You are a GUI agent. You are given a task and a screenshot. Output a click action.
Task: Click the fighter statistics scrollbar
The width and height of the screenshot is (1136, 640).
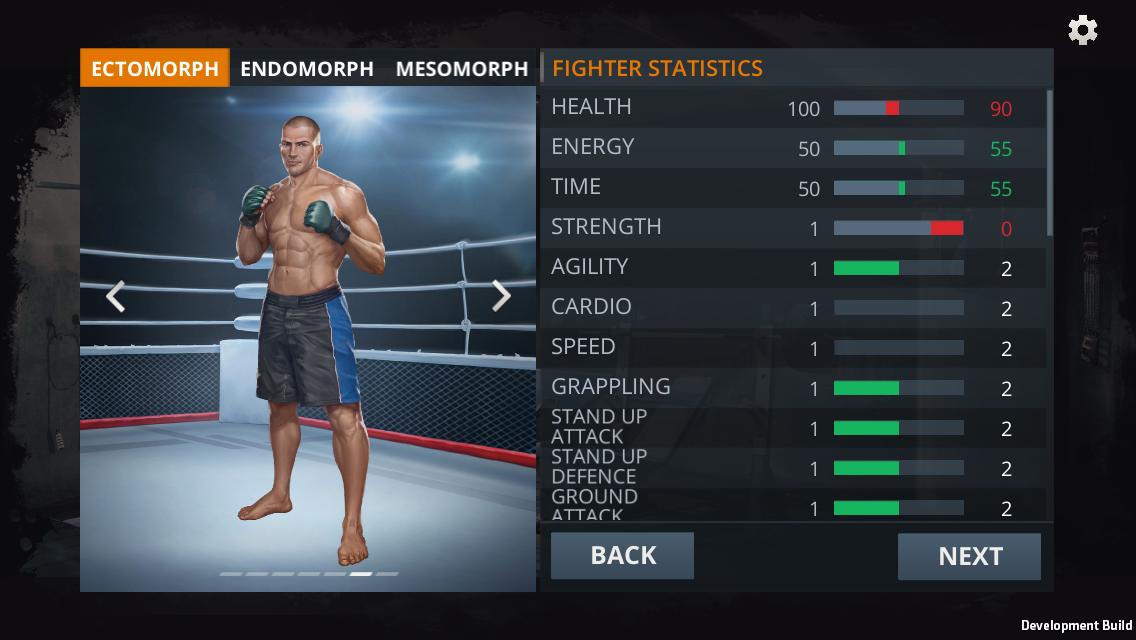click(1049, 162)
